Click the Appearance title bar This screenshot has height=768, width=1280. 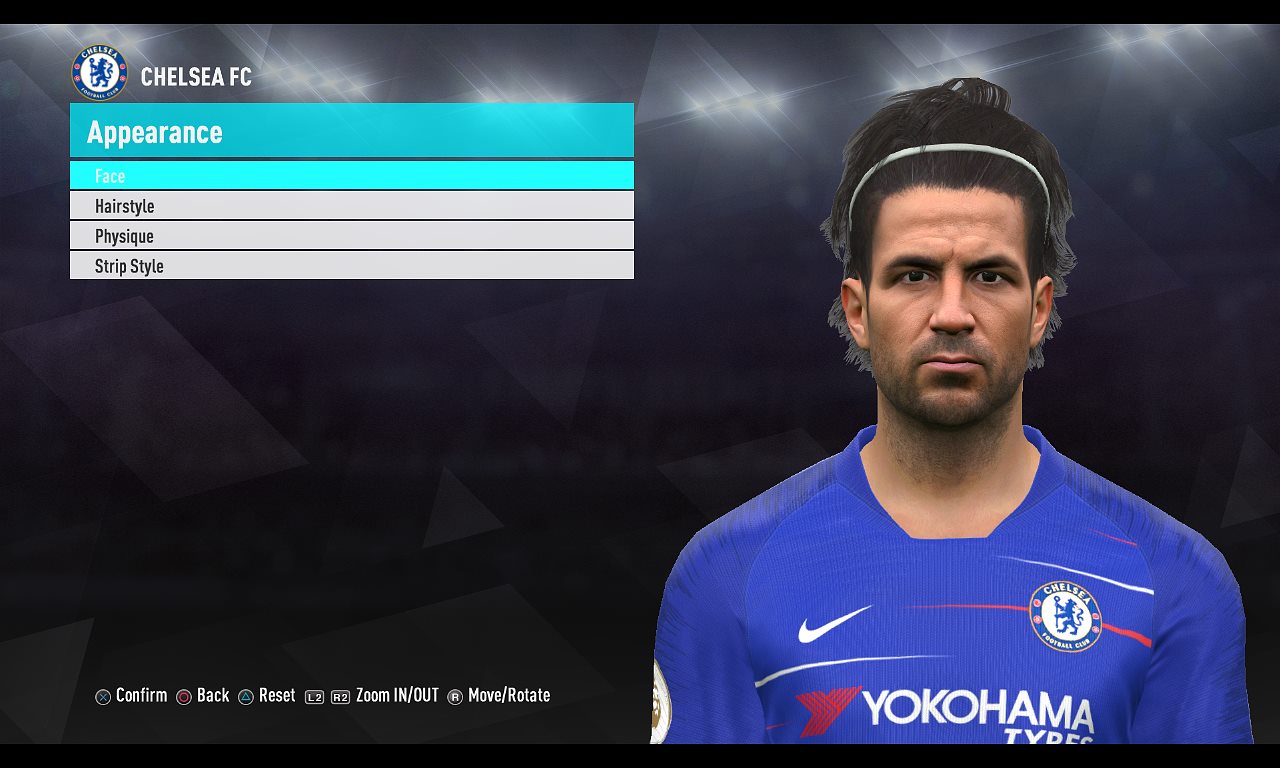tap(350, 132)
